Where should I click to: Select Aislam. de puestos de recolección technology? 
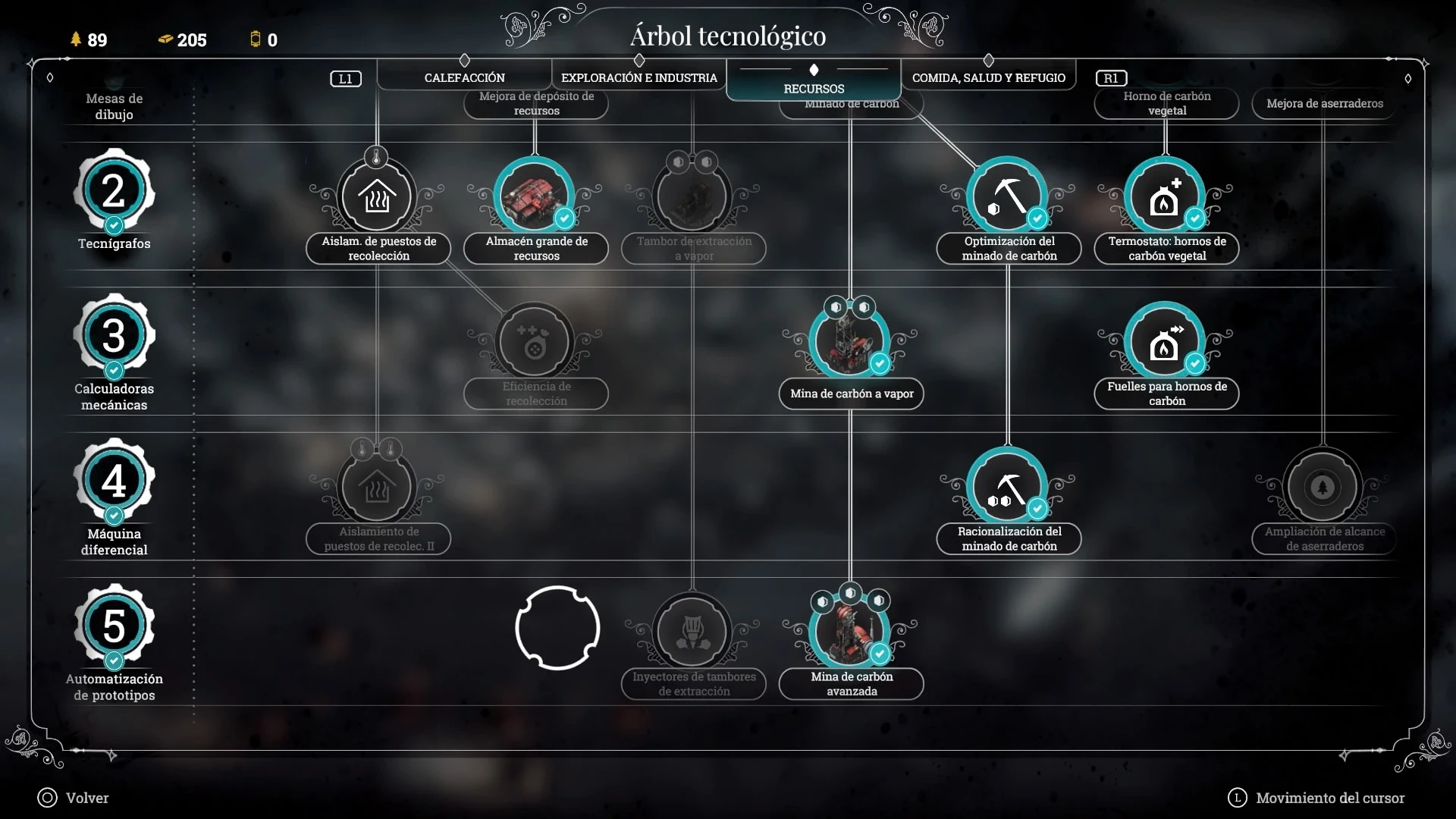377,197
